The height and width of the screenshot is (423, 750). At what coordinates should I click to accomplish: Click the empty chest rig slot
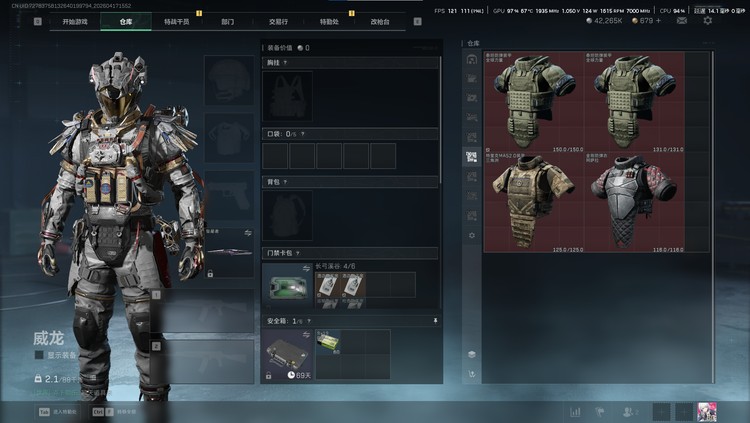(x=287, y=97)
